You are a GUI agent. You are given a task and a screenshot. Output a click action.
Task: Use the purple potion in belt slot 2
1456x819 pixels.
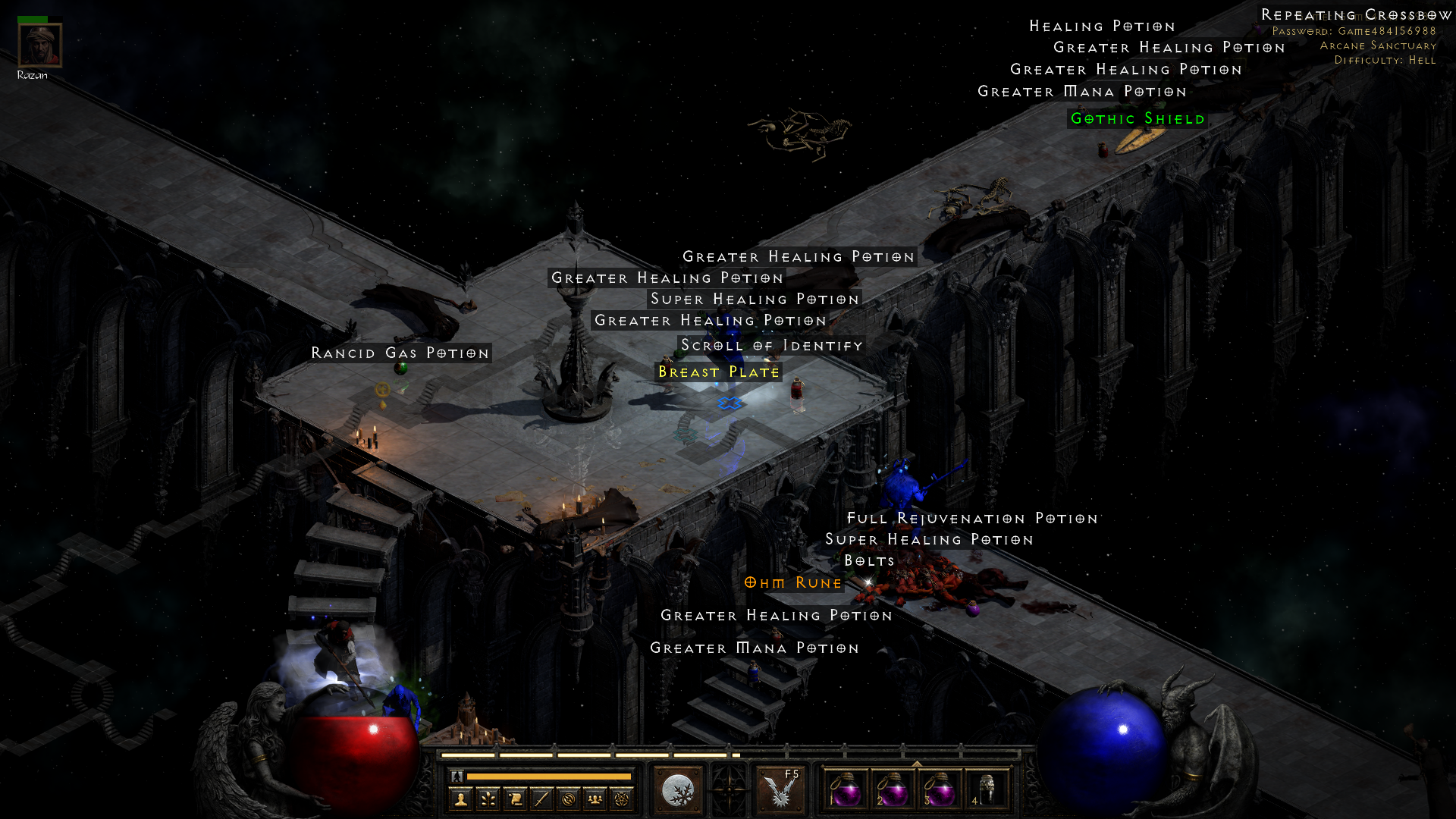[892, 790]
